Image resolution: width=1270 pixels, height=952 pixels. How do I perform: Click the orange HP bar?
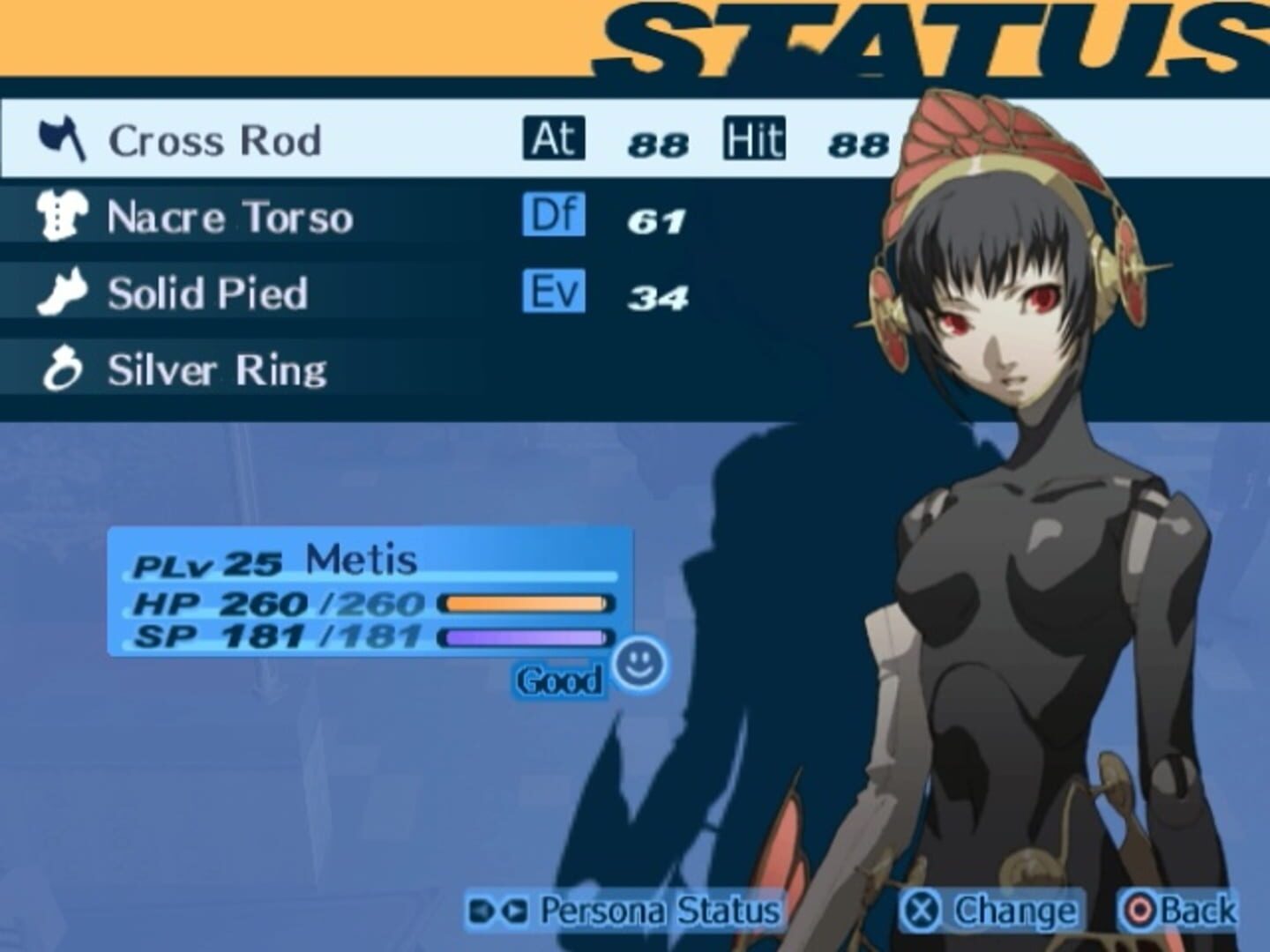[527, 604]
